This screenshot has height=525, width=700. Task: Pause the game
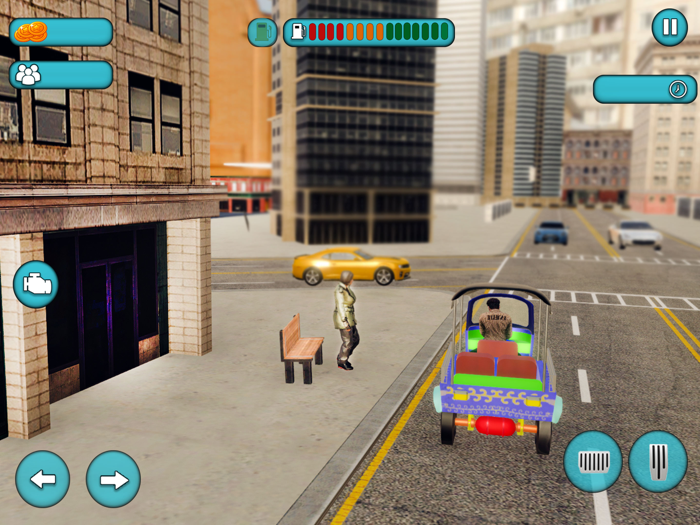669,27
